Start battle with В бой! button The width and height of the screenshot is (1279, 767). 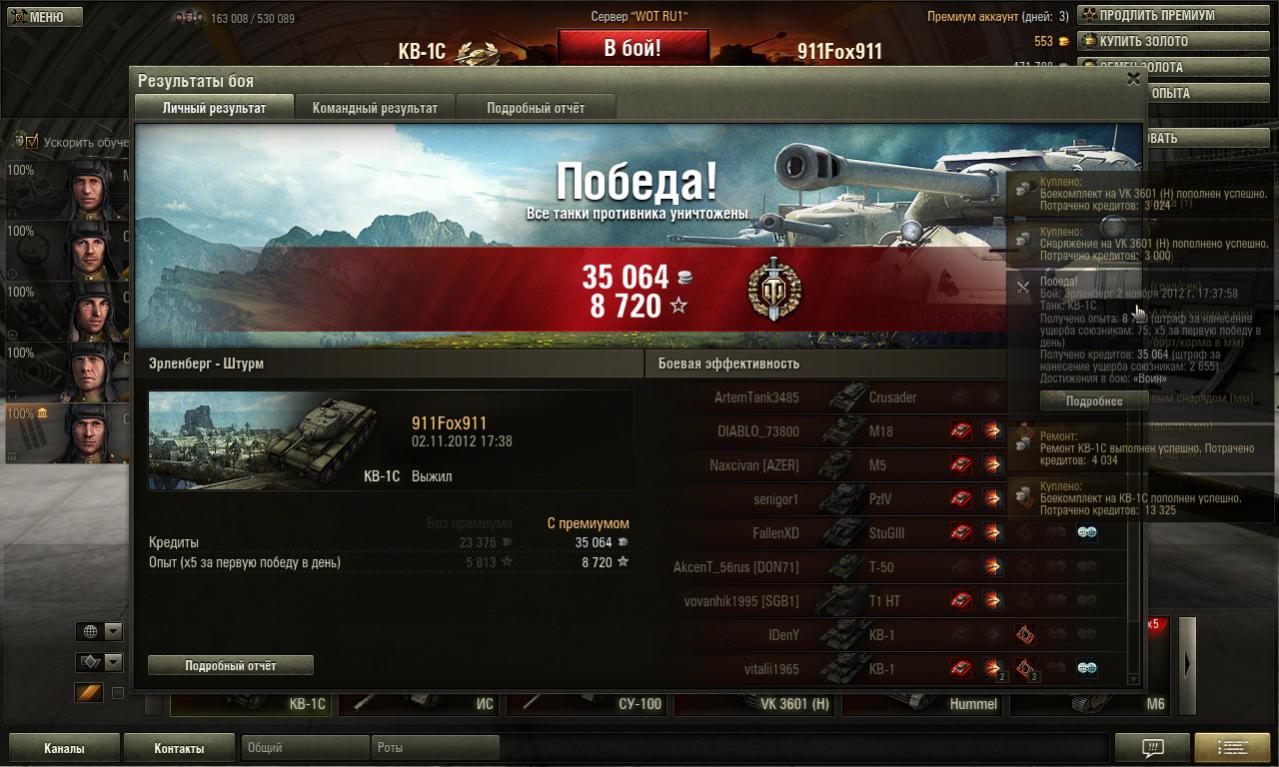coord(632,48)
